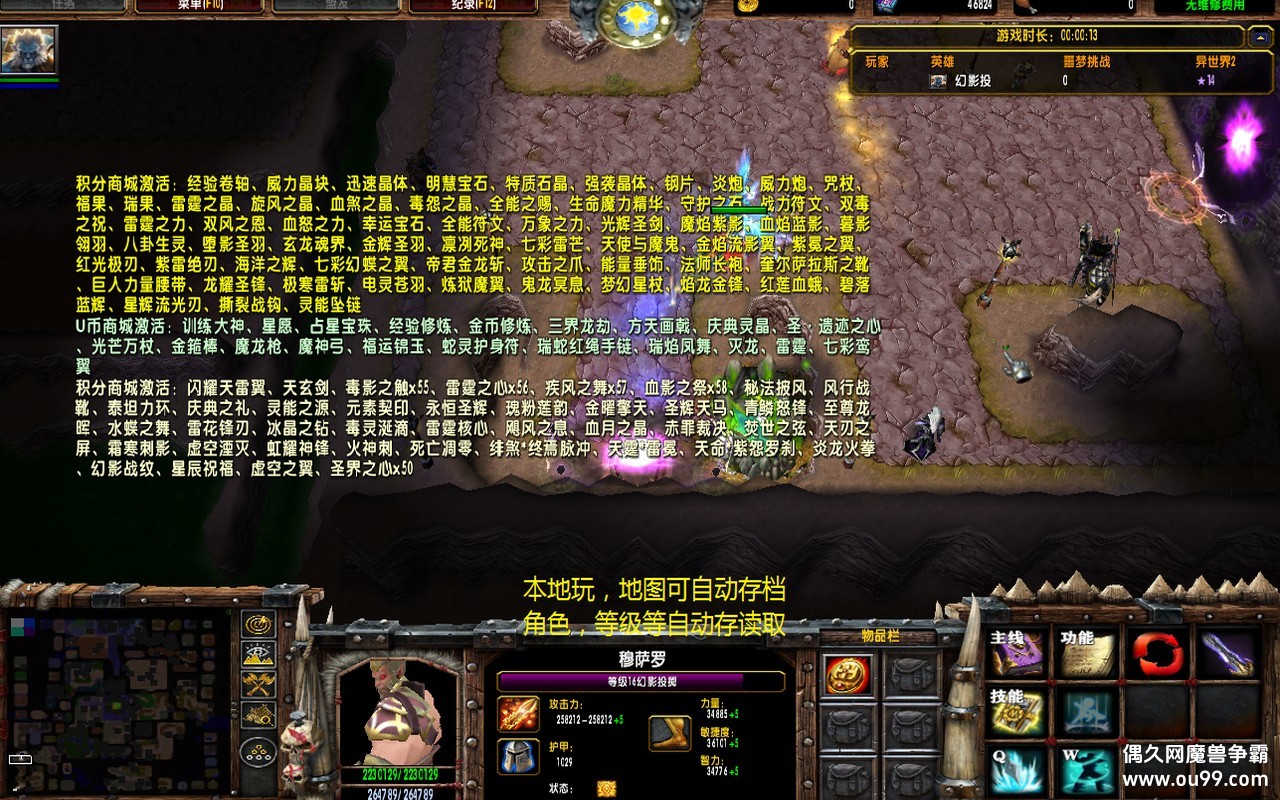Click the crossed hammers icon on left sidebar
The width and height of the screenshot is (1280, 800).
tap(258, 684)
